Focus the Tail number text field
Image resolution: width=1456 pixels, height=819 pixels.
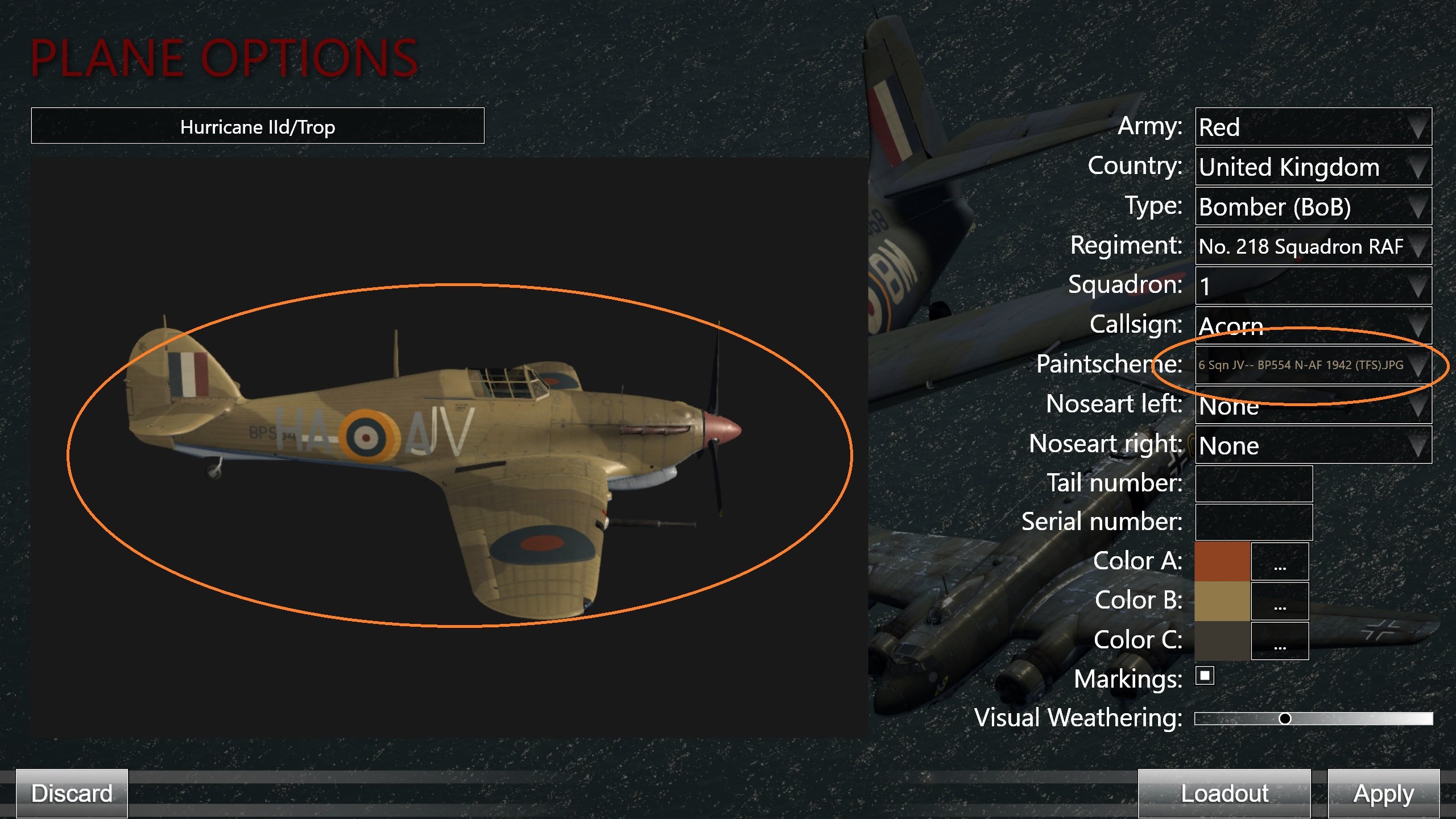coord(1254,484)
